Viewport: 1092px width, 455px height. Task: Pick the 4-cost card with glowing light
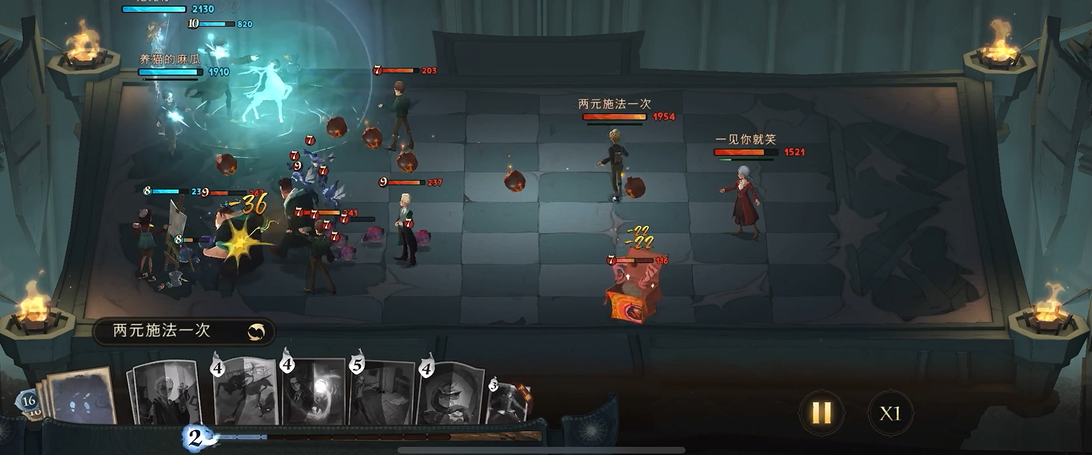pos(313,392)
